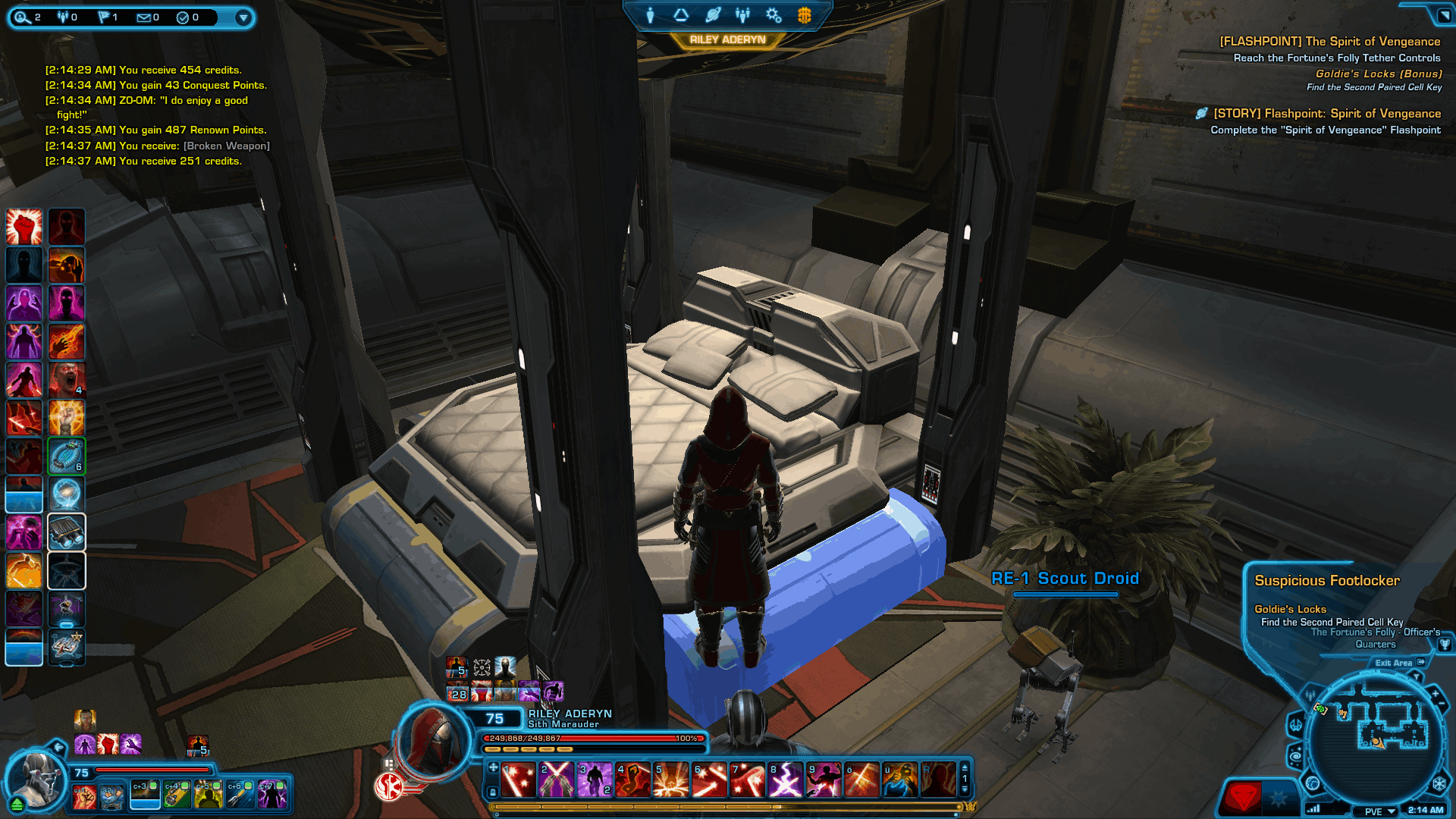Select the Who search magnifier icon
This screenshot has height=819, width=1456.
point(21,17)
